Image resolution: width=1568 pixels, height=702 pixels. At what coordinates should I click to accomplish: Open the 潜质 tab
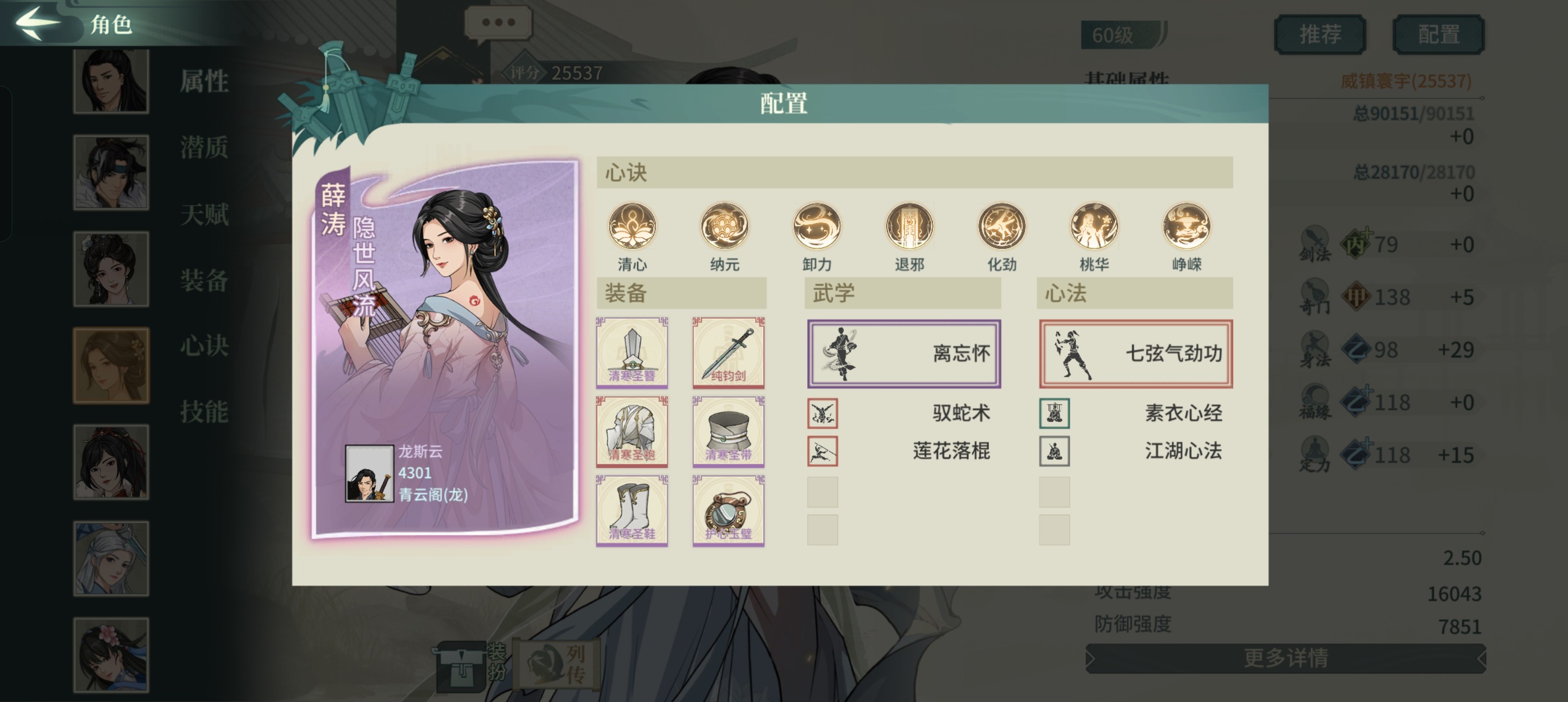tap(204, 148)
